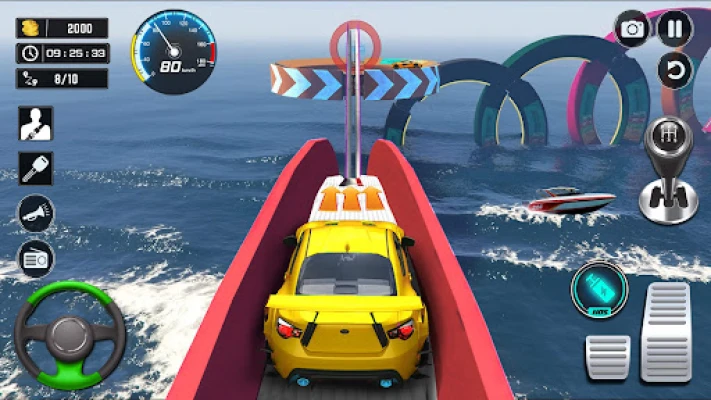
Task: Hit the short brake pedal
Action: click(608, 357)
